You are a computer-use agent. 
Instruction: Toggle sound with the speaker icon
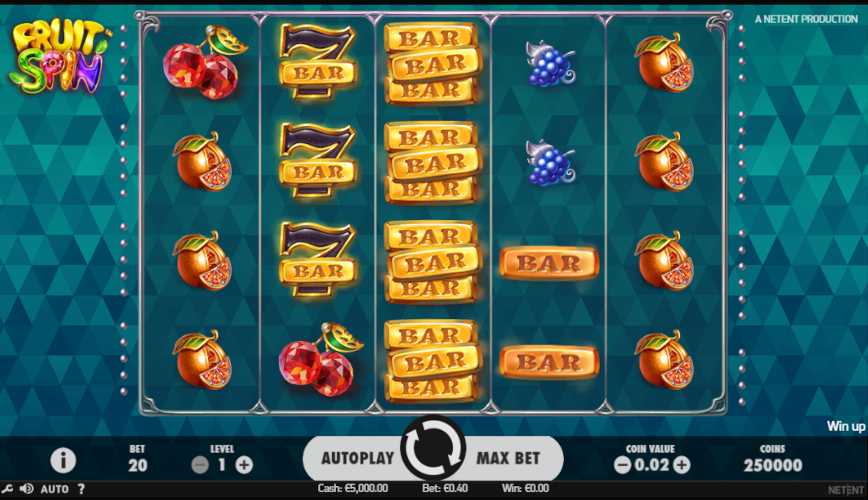[26, 489]
